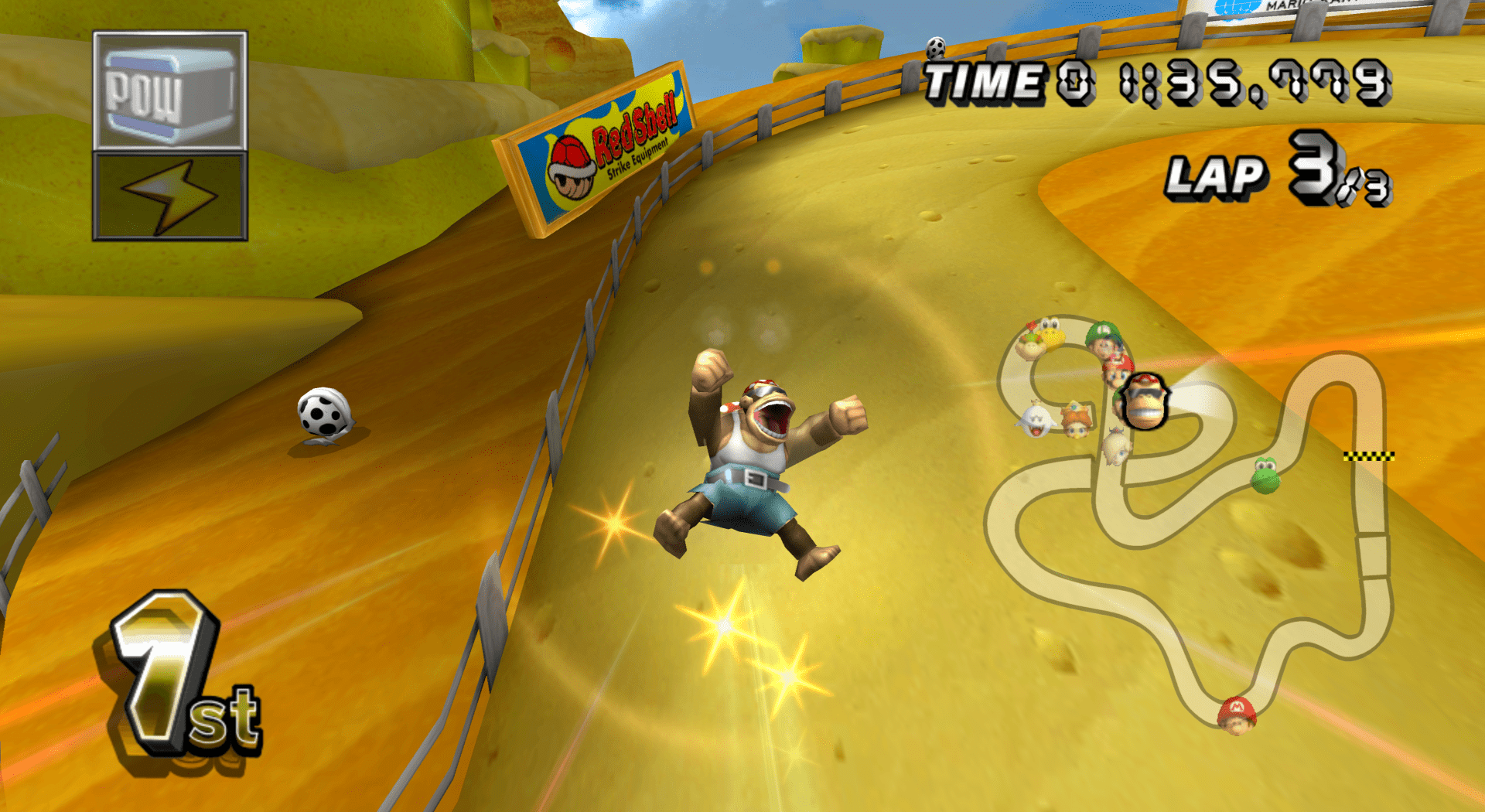
Task: Select the POW Block item slot
Action: 170,91
